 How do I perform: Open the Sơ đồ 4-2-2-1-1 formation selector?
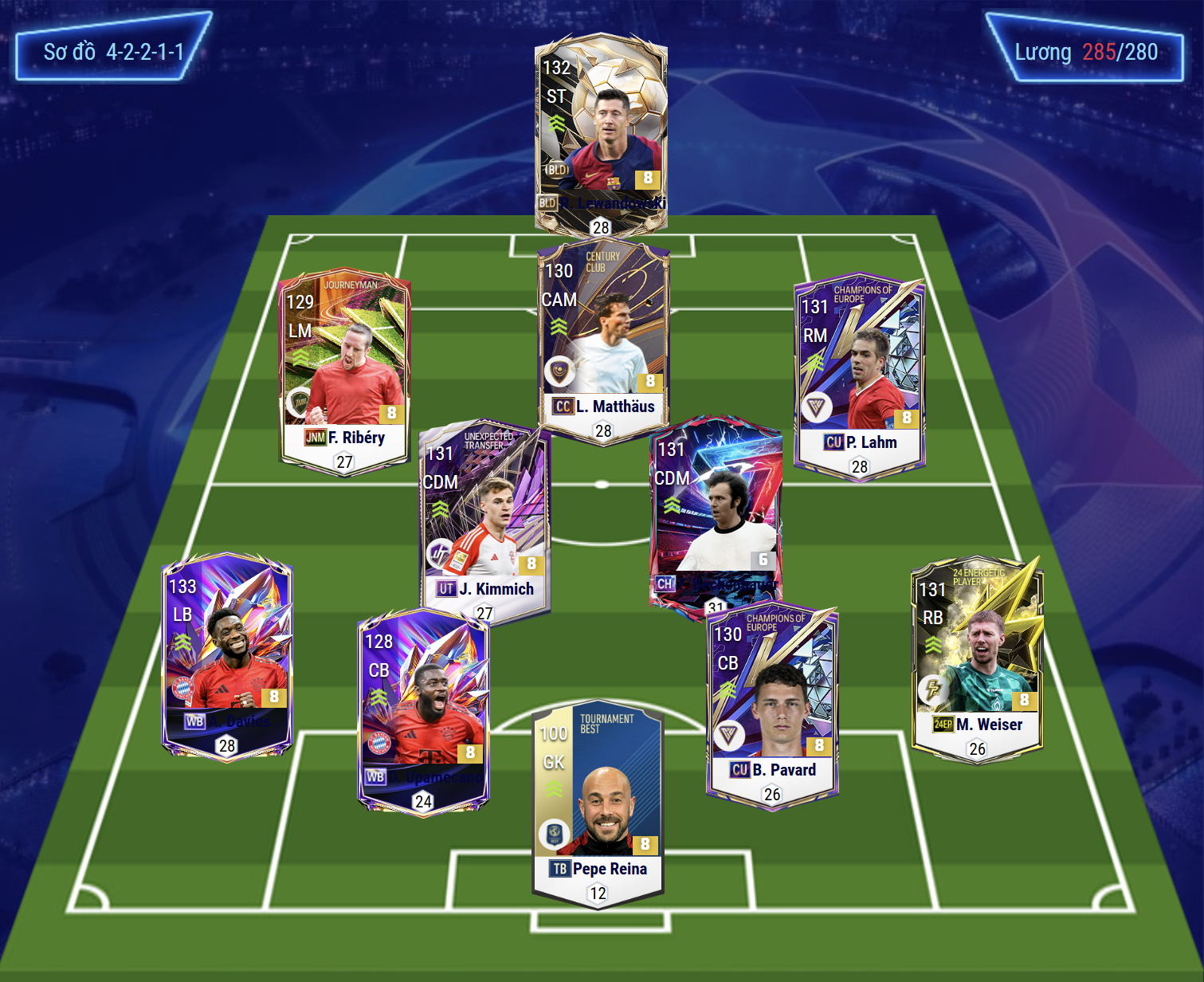pyautogui.click(x=113, y=53)
